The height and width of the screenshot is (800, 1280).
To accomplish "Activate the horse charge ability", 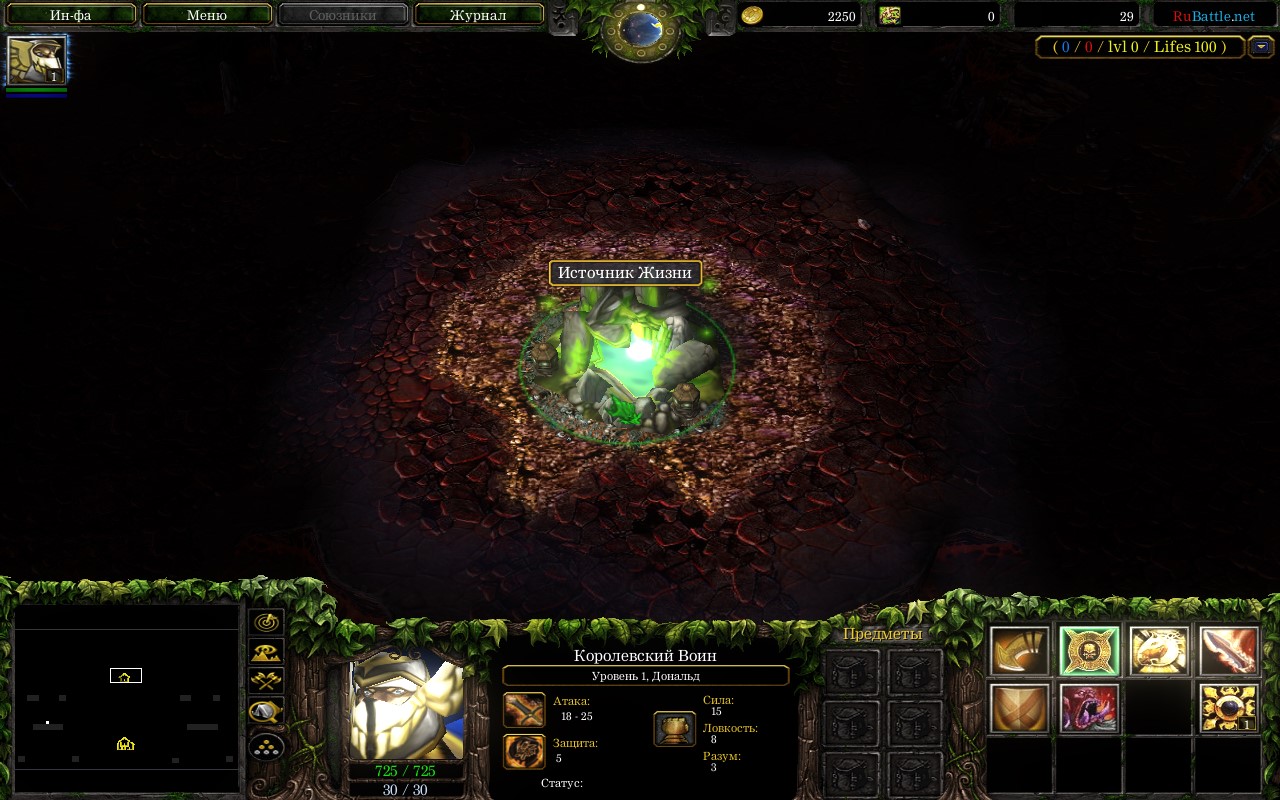I will pyautogui.click(x=1158, y=649).
